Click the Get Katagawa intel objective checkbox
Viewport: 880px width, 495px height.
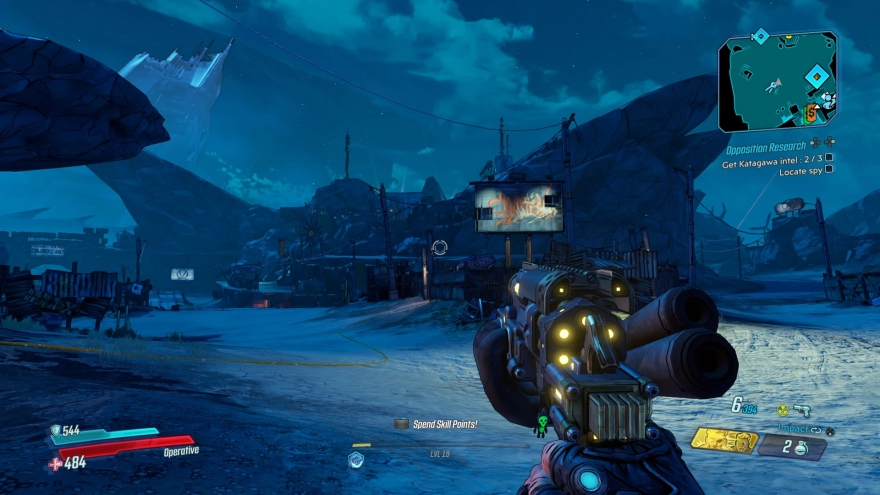point(828,157)
